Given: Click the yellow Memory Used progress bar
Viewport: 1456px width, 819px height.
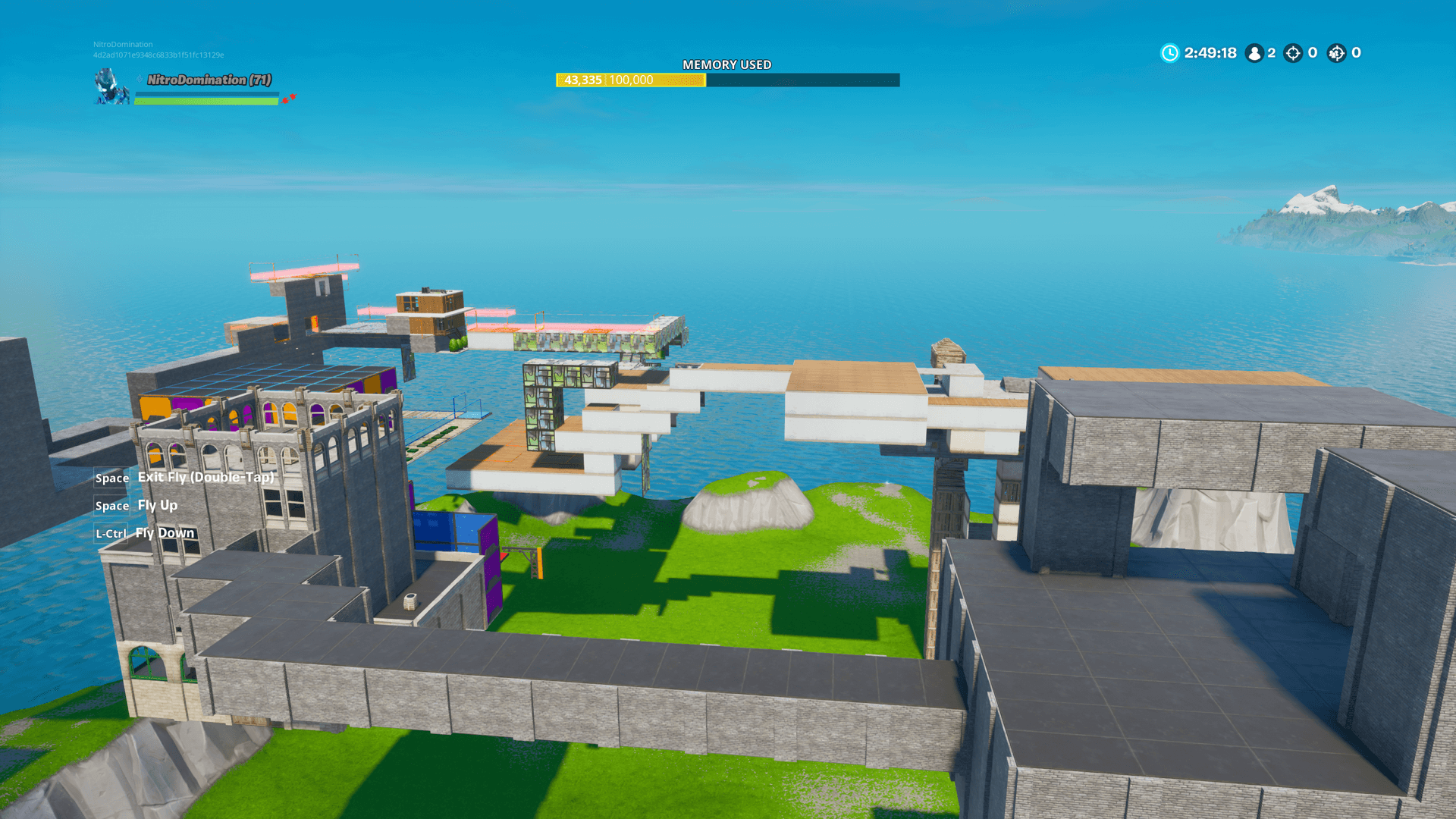Looking at the screenshot, I should (x=629, y=80).
